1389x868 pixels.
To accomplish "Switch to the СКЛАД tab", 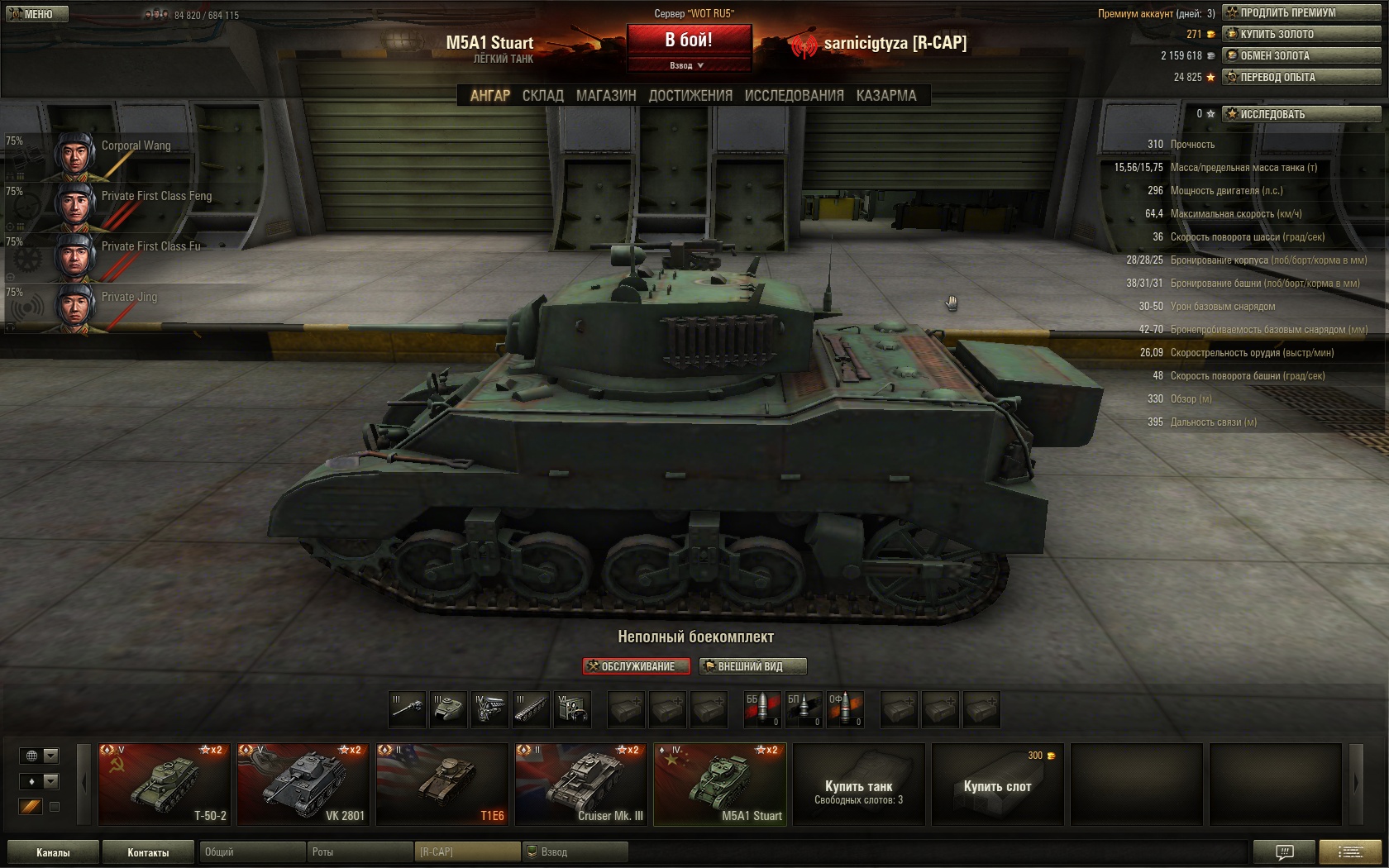I will click(x=542, y=96).
